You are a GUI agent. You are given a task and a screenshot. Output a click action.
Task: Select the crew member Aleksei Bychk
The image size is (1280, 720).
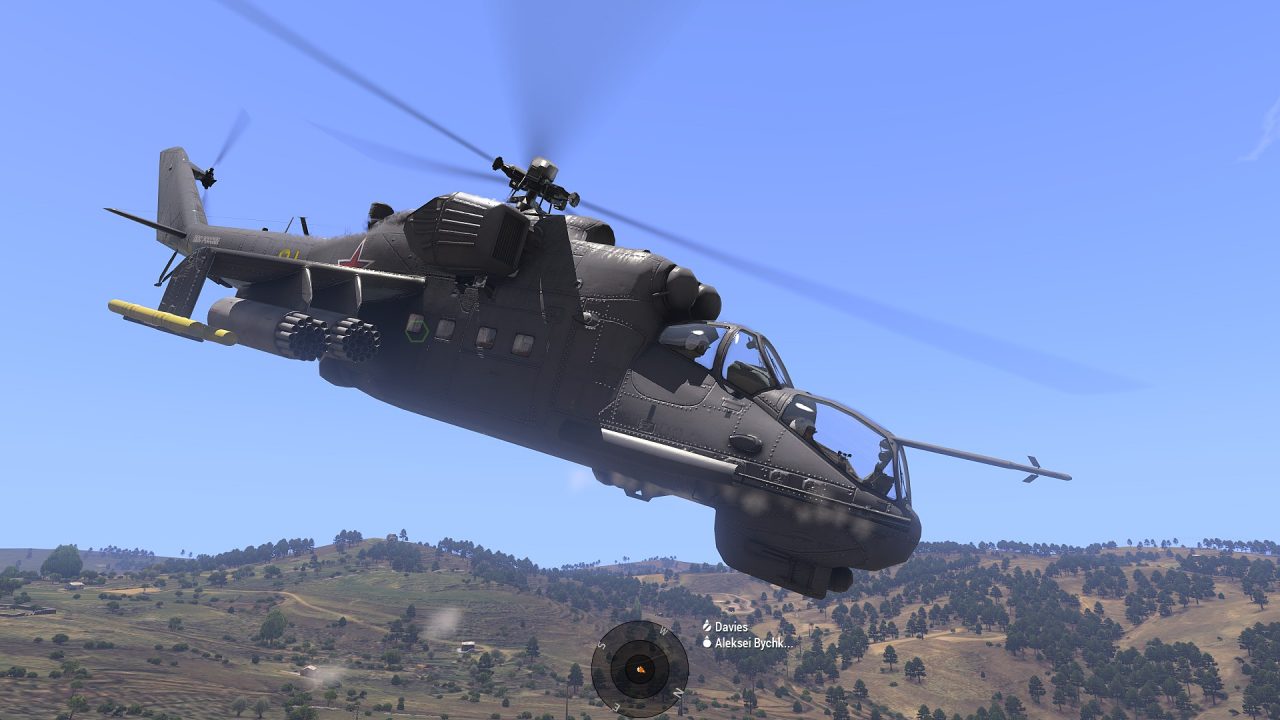[750, 643]
